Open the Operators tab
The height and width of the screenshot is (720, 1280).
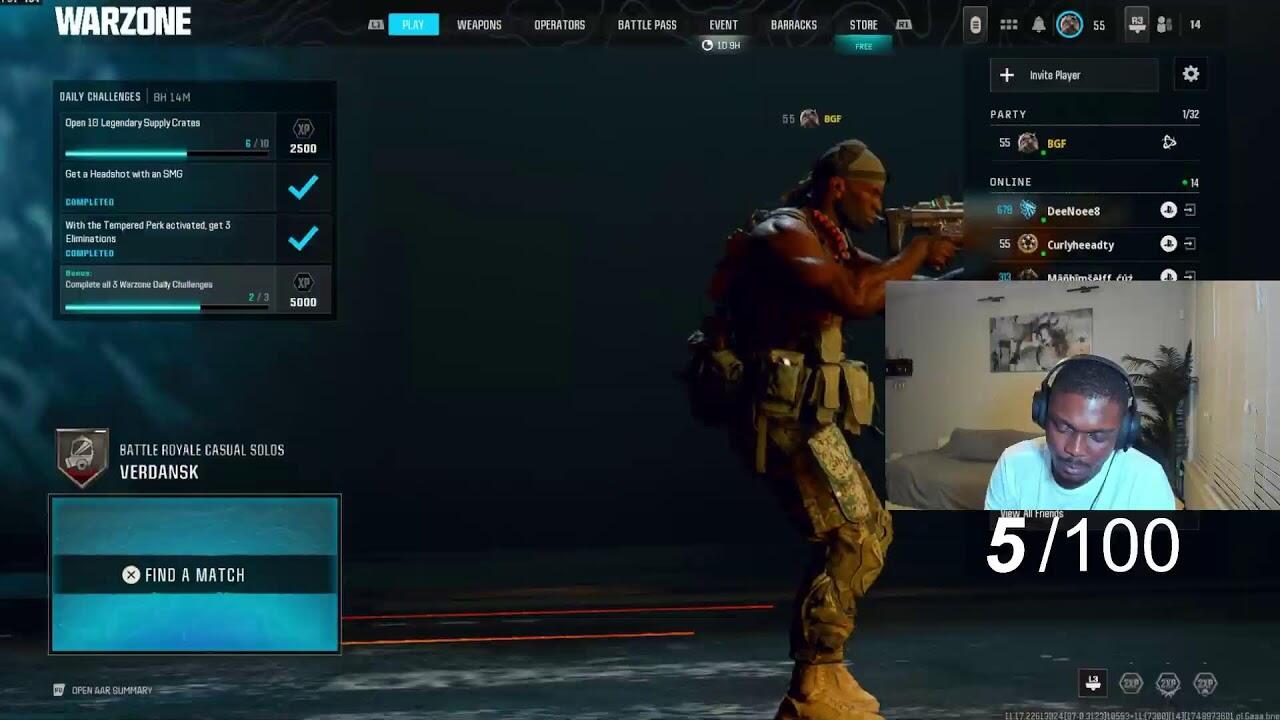559,25
